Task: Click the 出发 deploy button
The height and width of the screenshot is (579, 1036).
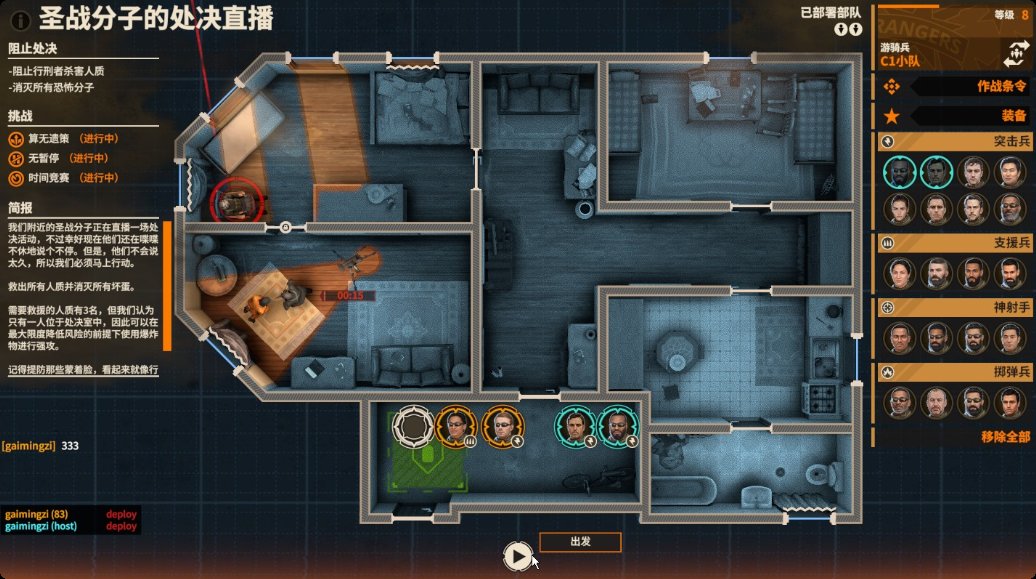Action: click(580, 542)
